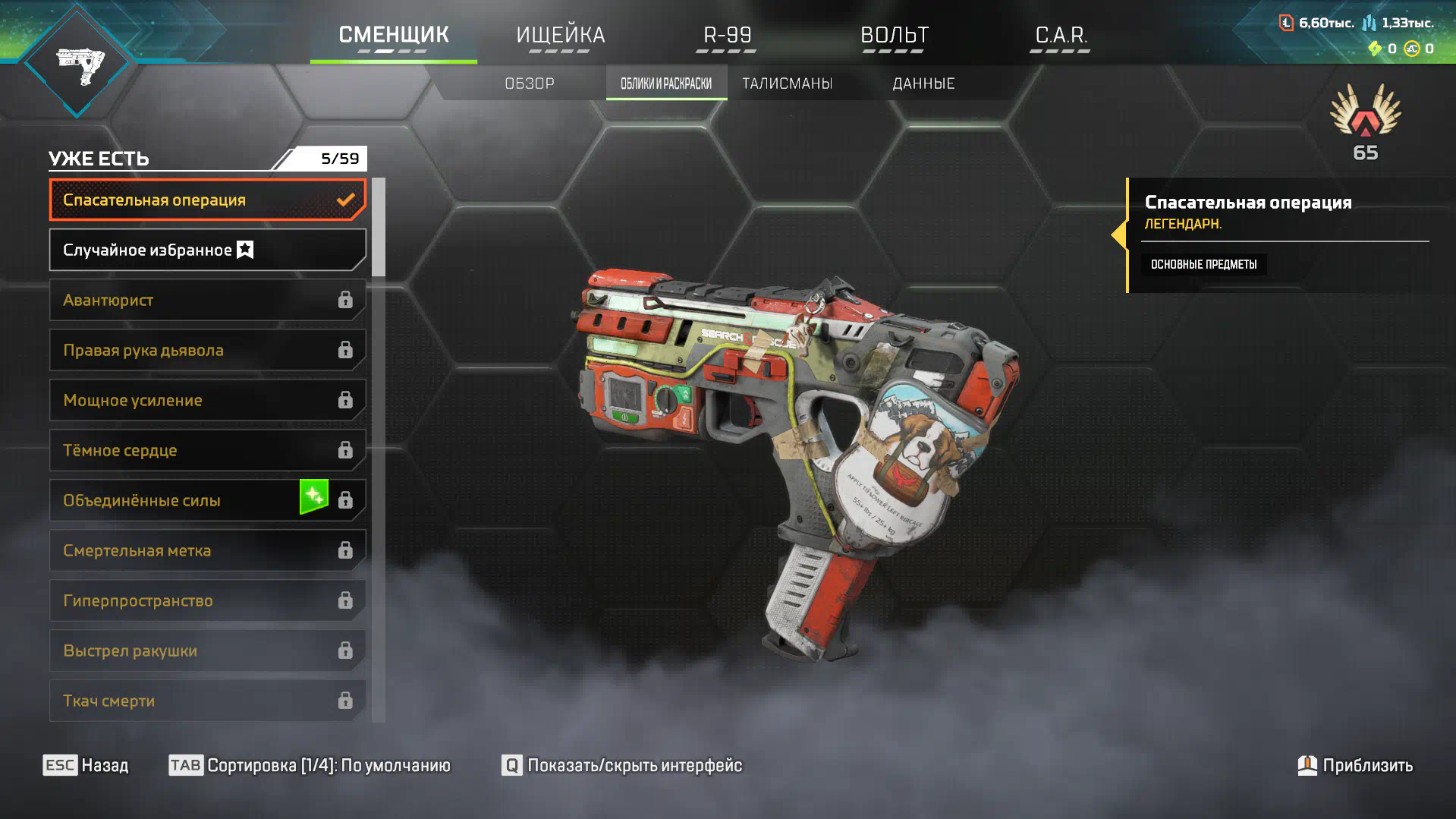Image resolution: width=1456 pixels, height=819 pixels.
Task: Select the R-99 weapon tab
Action: (x=727, y=36)
